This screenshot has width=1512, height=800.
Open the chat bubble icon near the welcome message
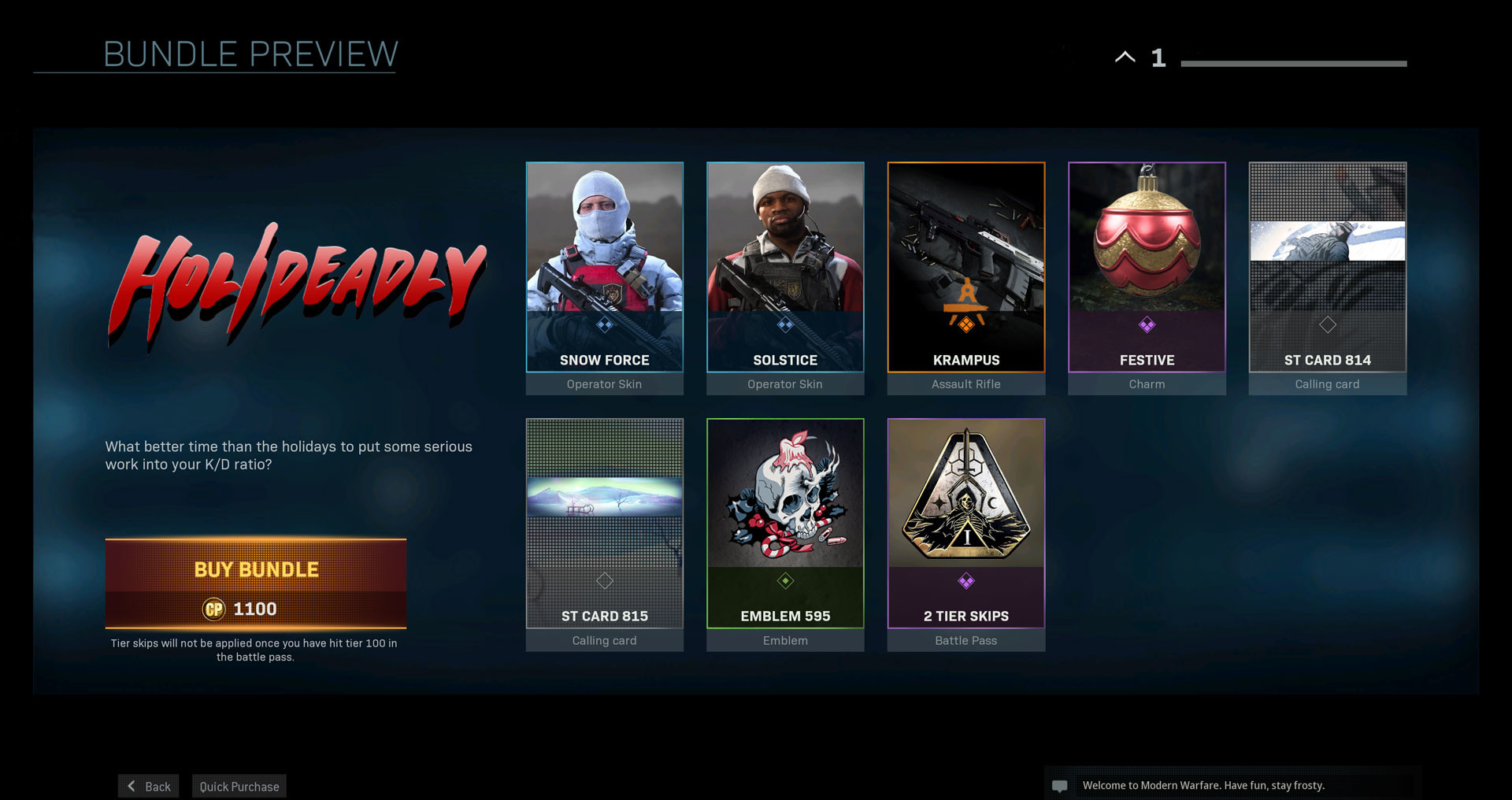[1061, 784]
